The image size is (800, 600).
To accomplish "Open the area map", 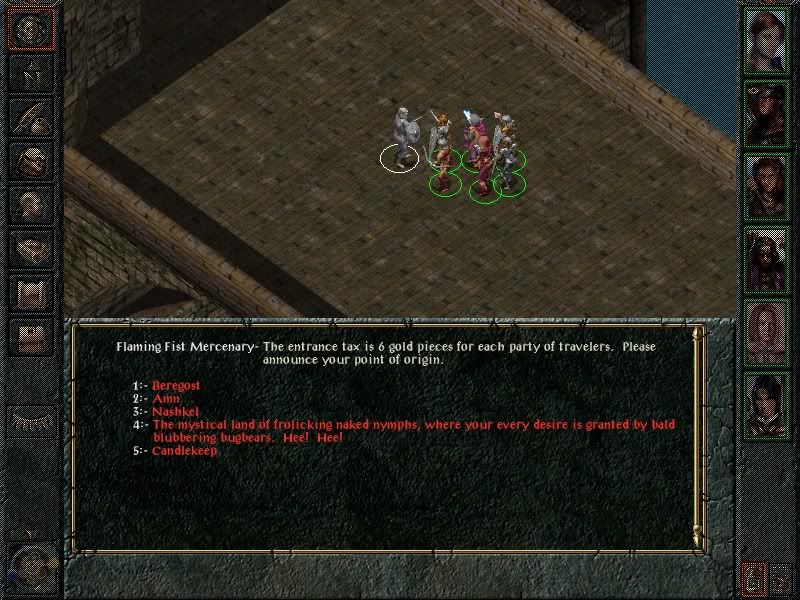I will [x=30, y=73].
